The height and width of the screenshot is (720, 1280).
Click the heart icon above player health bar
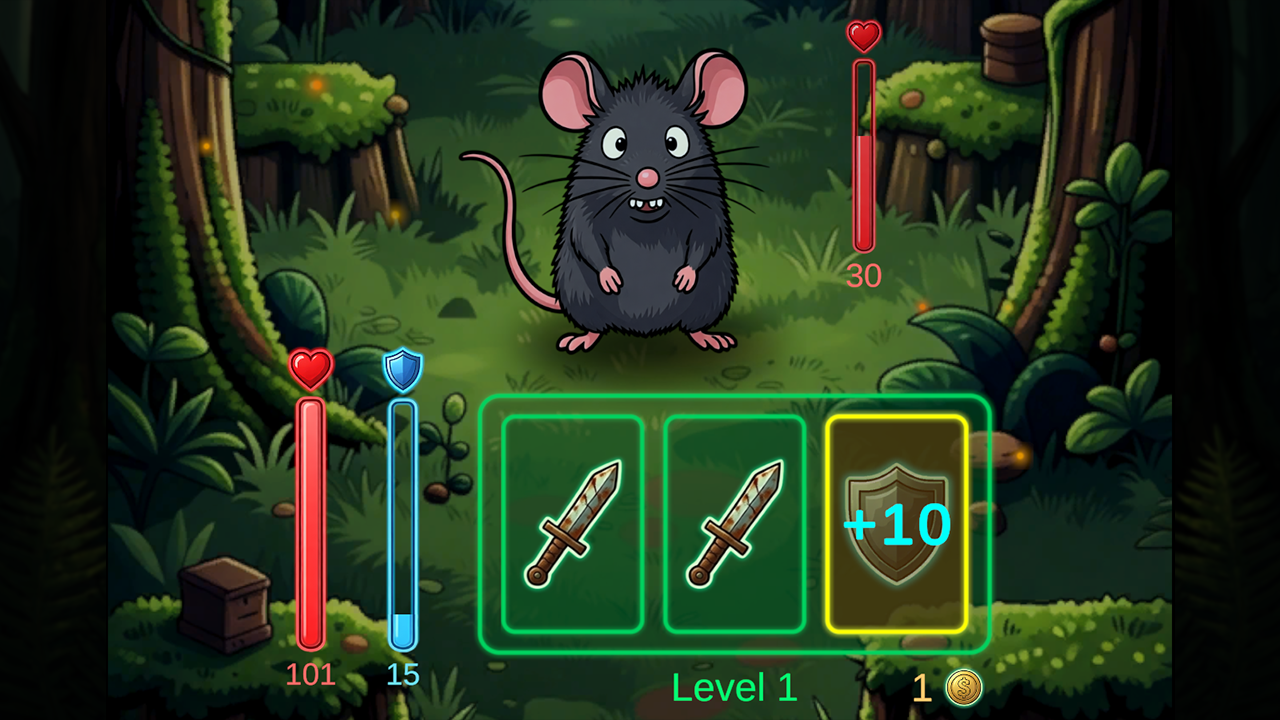tap(311, 367)
